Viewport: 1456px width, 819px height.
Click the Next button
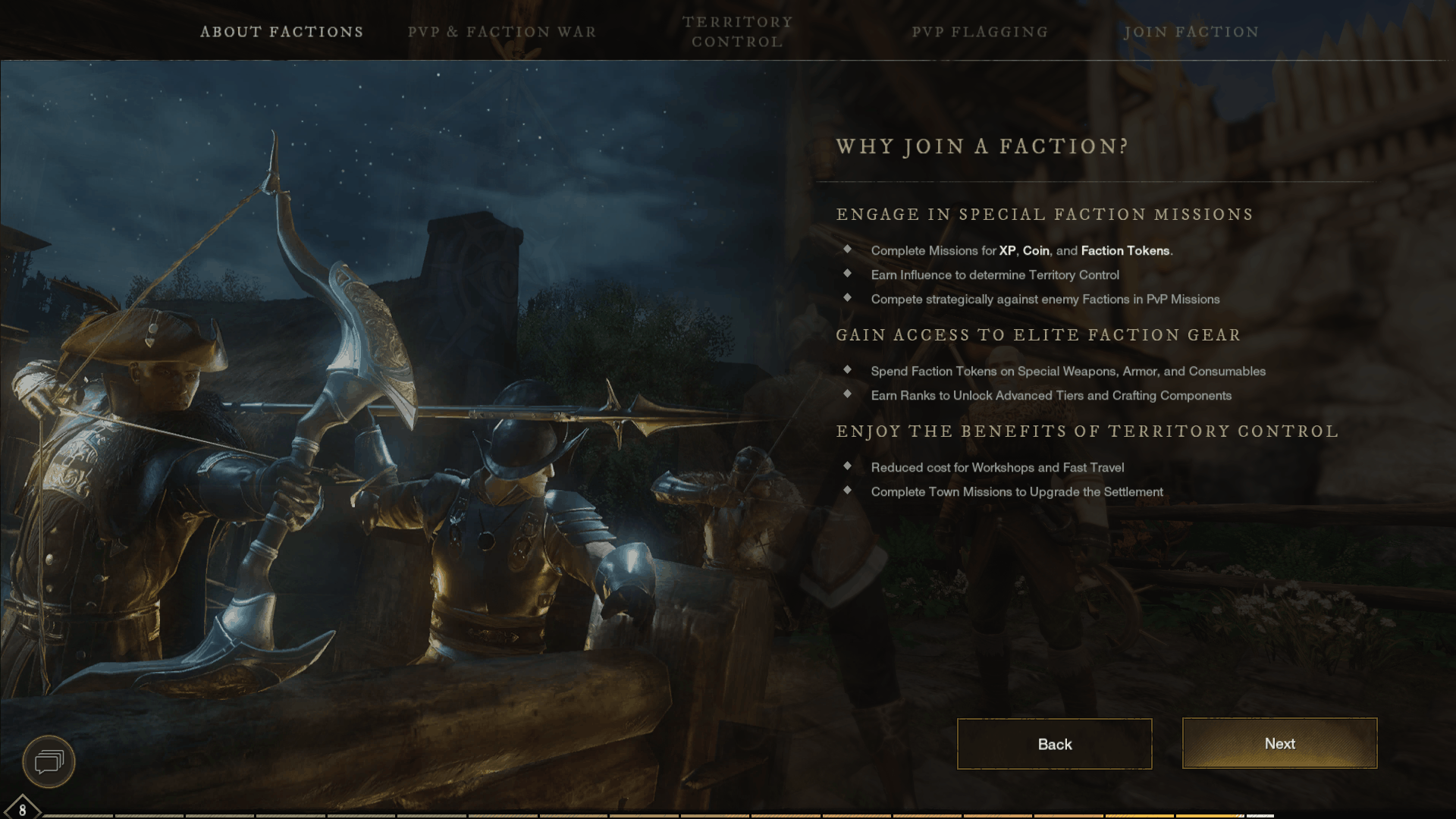click(1279, 744)
